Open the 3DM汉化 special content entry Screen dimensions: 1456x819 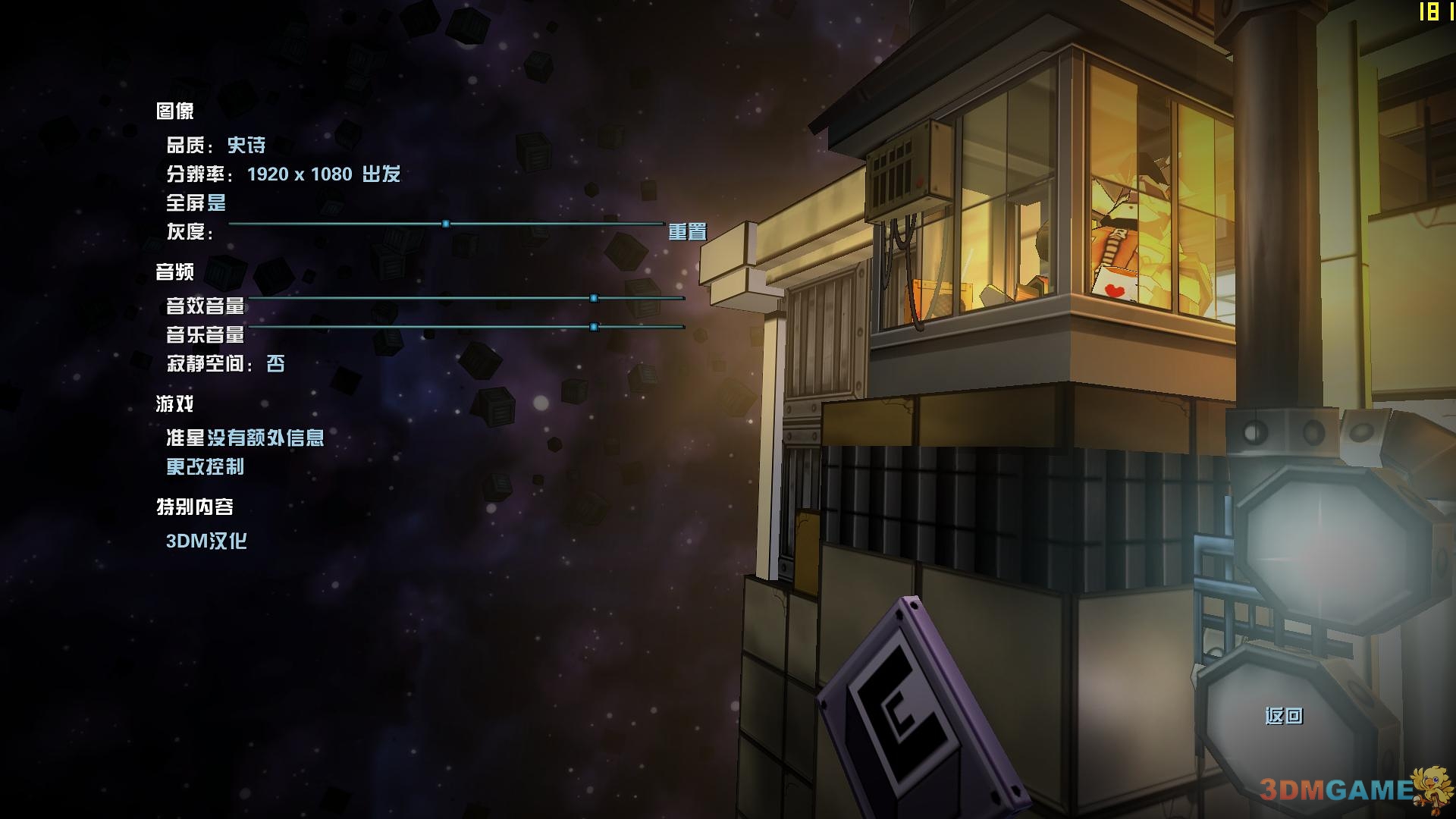(206, 541)
